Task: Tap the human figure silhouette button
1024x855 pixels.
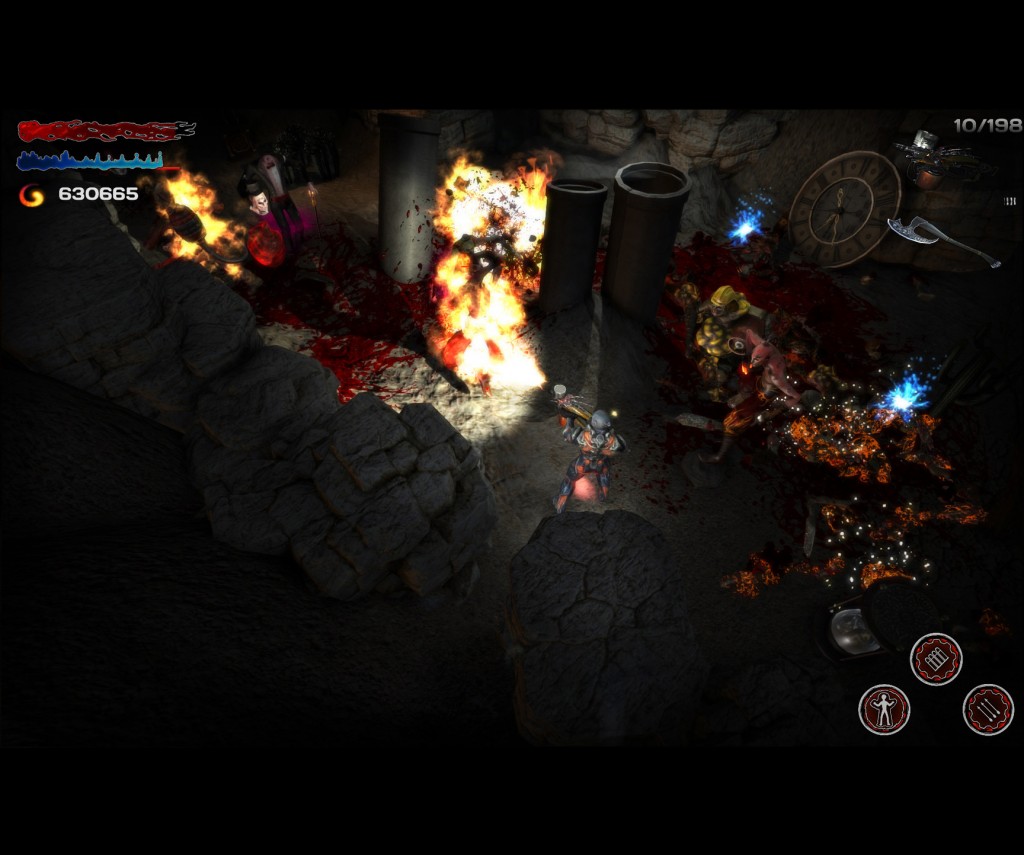Action: click(884, 709)
